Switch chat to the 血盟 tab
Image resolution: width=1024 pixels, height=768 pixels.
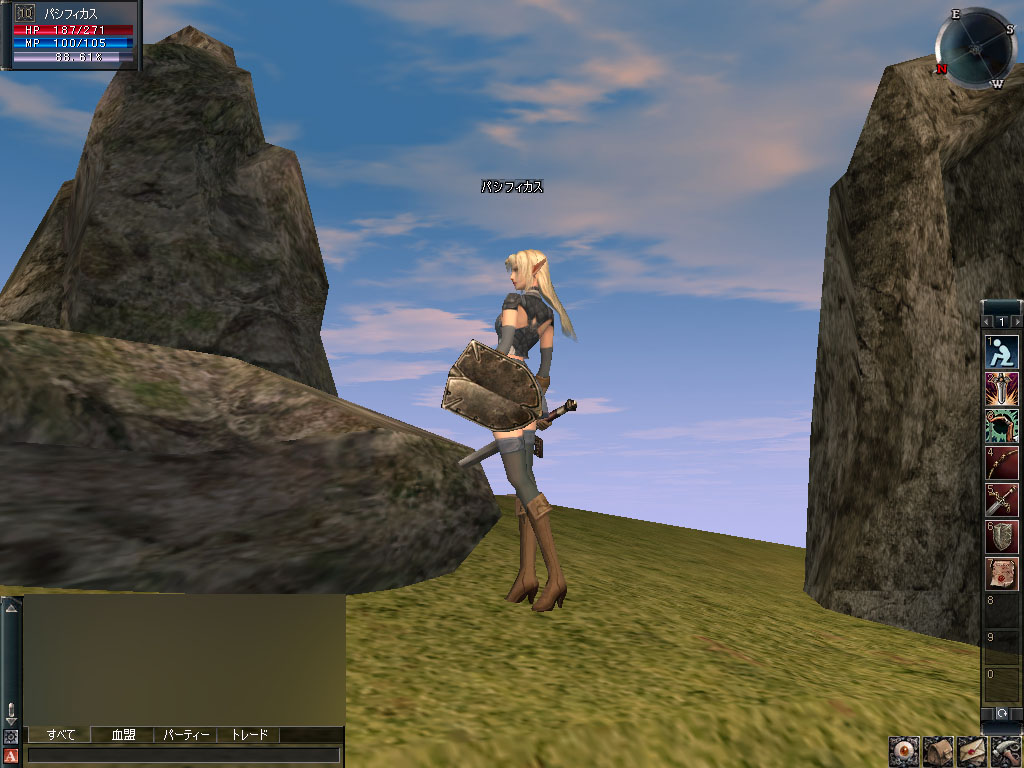[123, 735]
